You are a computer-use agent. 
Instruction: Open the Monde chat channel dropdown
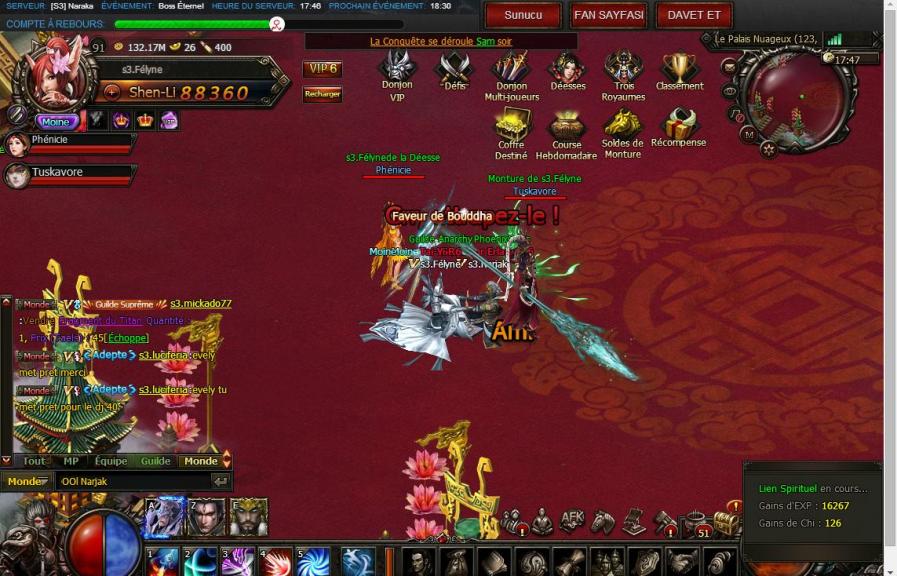26,481
